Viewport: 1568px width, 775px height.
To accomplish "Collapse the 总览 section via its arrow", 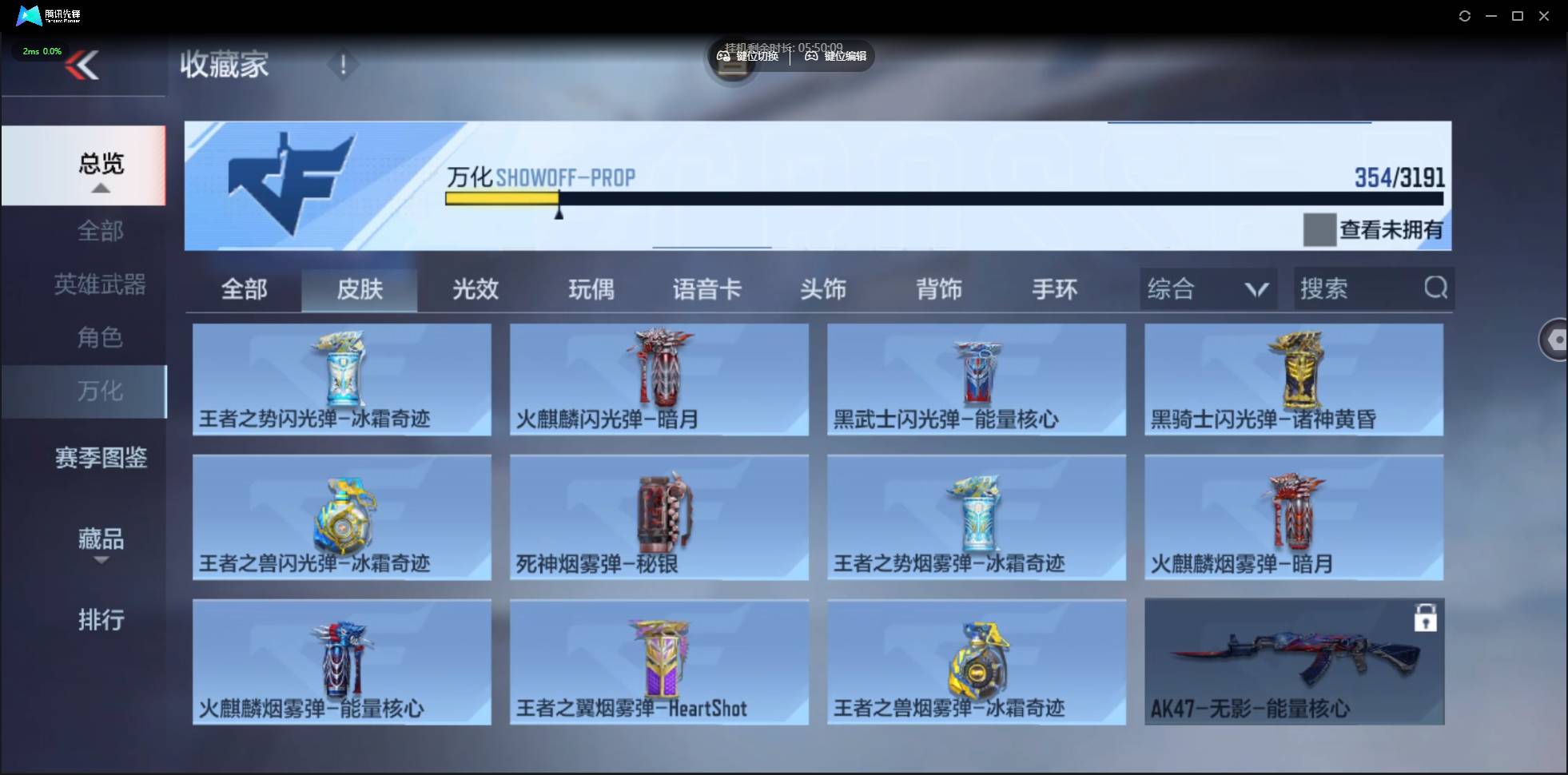I will (99, 188).
